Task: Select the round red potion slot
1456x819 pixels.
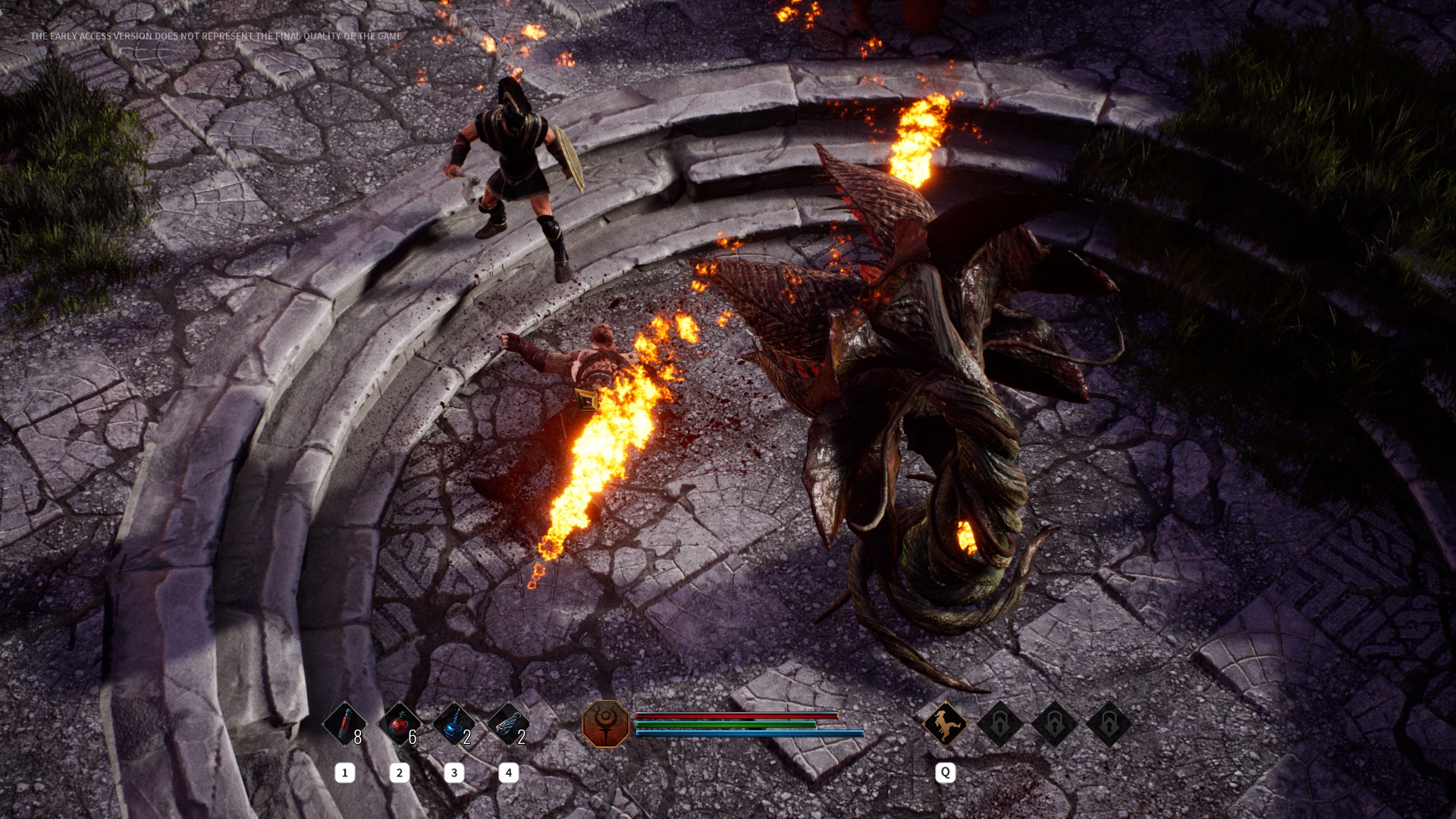Action: 400,724
